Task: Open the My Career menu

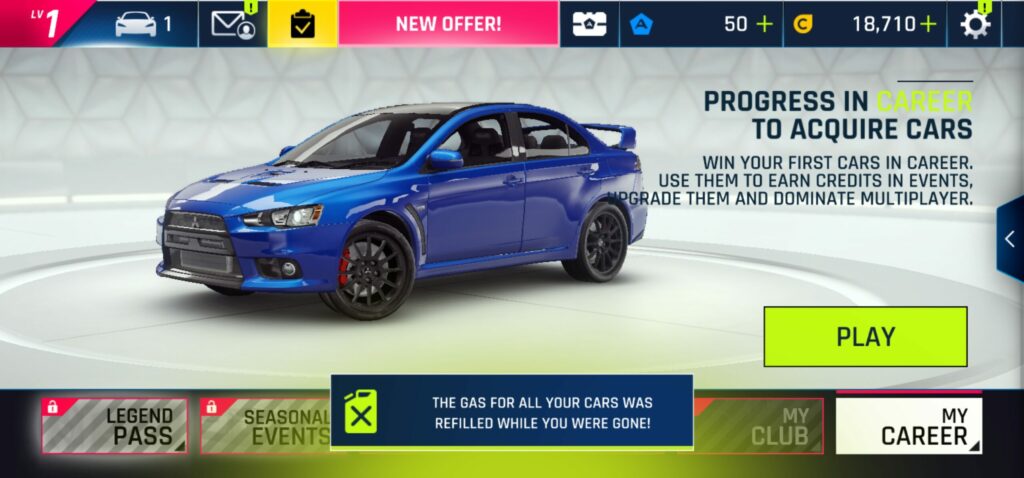Action: tap(908, 426)
